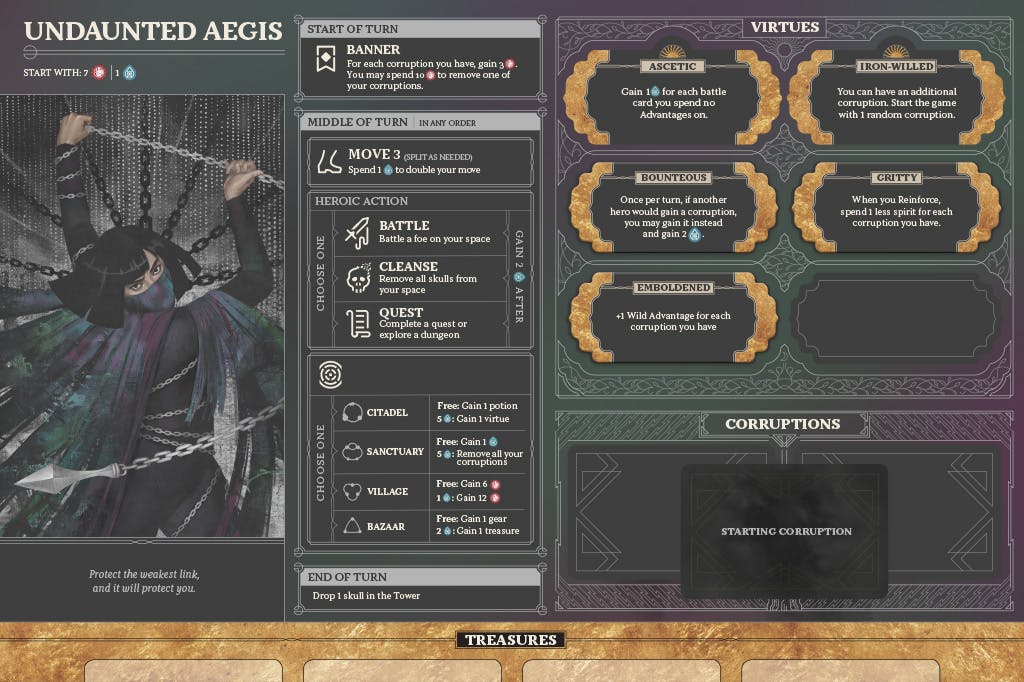This screenshot has width=1024, height=682.
Task: Pick the Quest heroic action
Action: (x=420, y=323)
